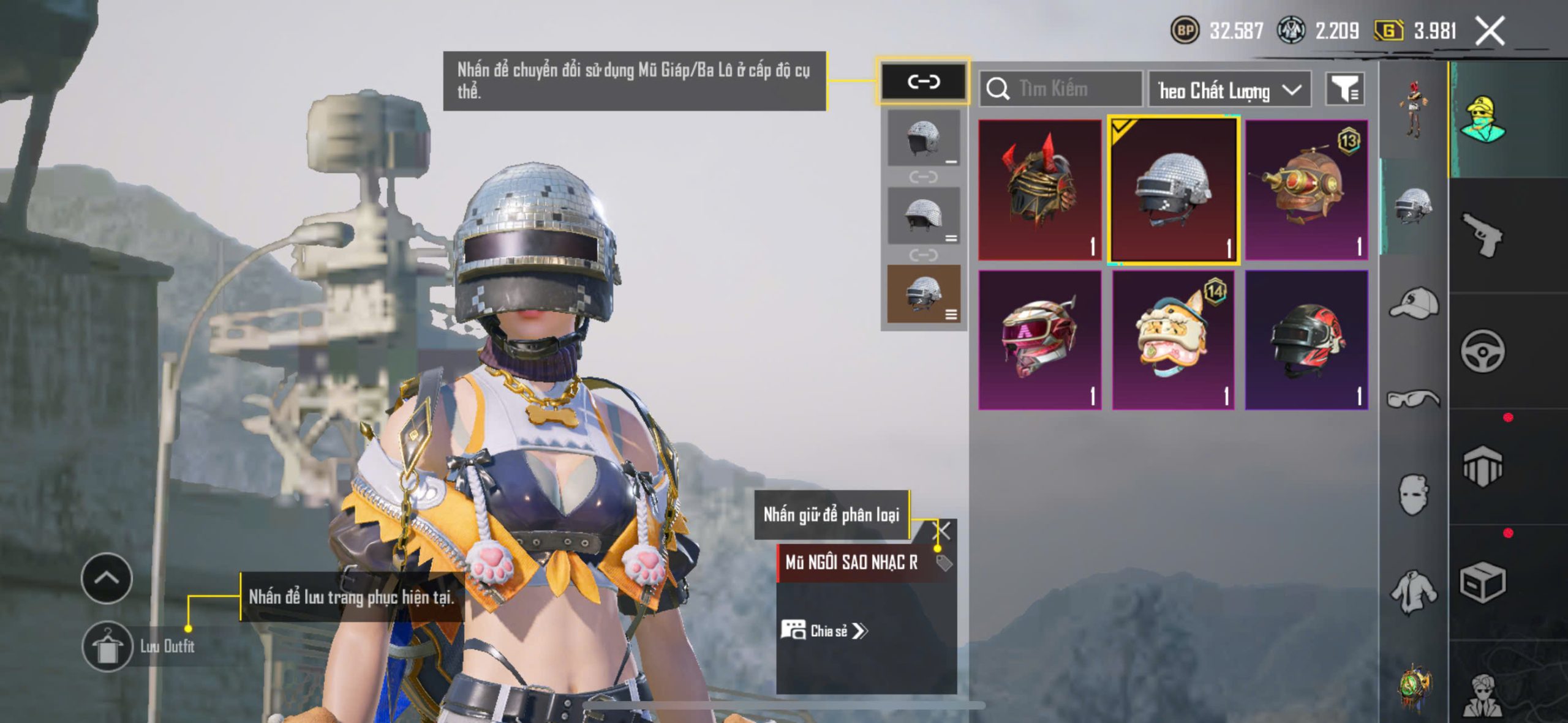Switch to the pistol weapons category

(x=1482, y=234)
